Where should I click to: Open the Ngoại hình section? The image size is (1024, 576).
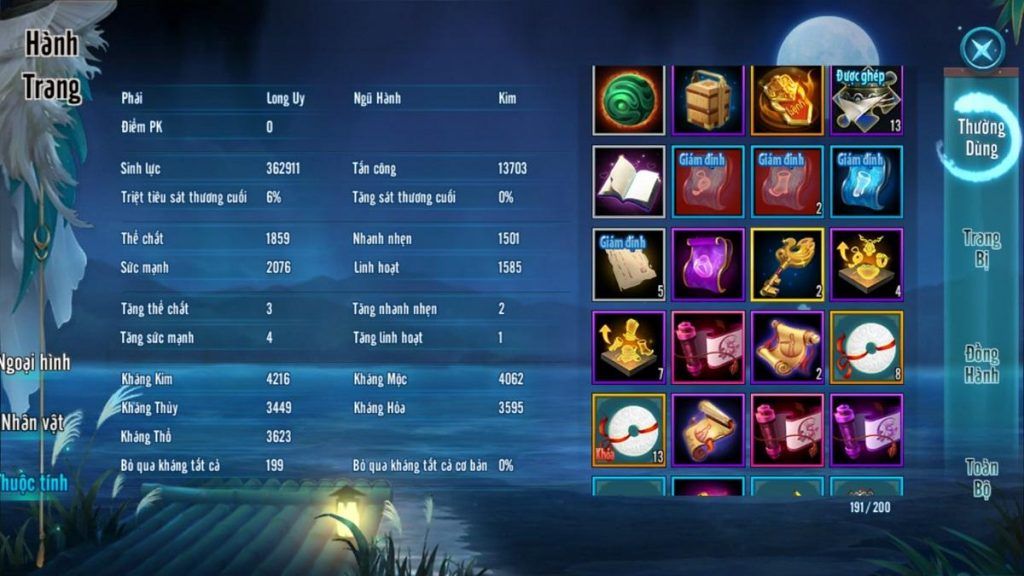[36, 362]
